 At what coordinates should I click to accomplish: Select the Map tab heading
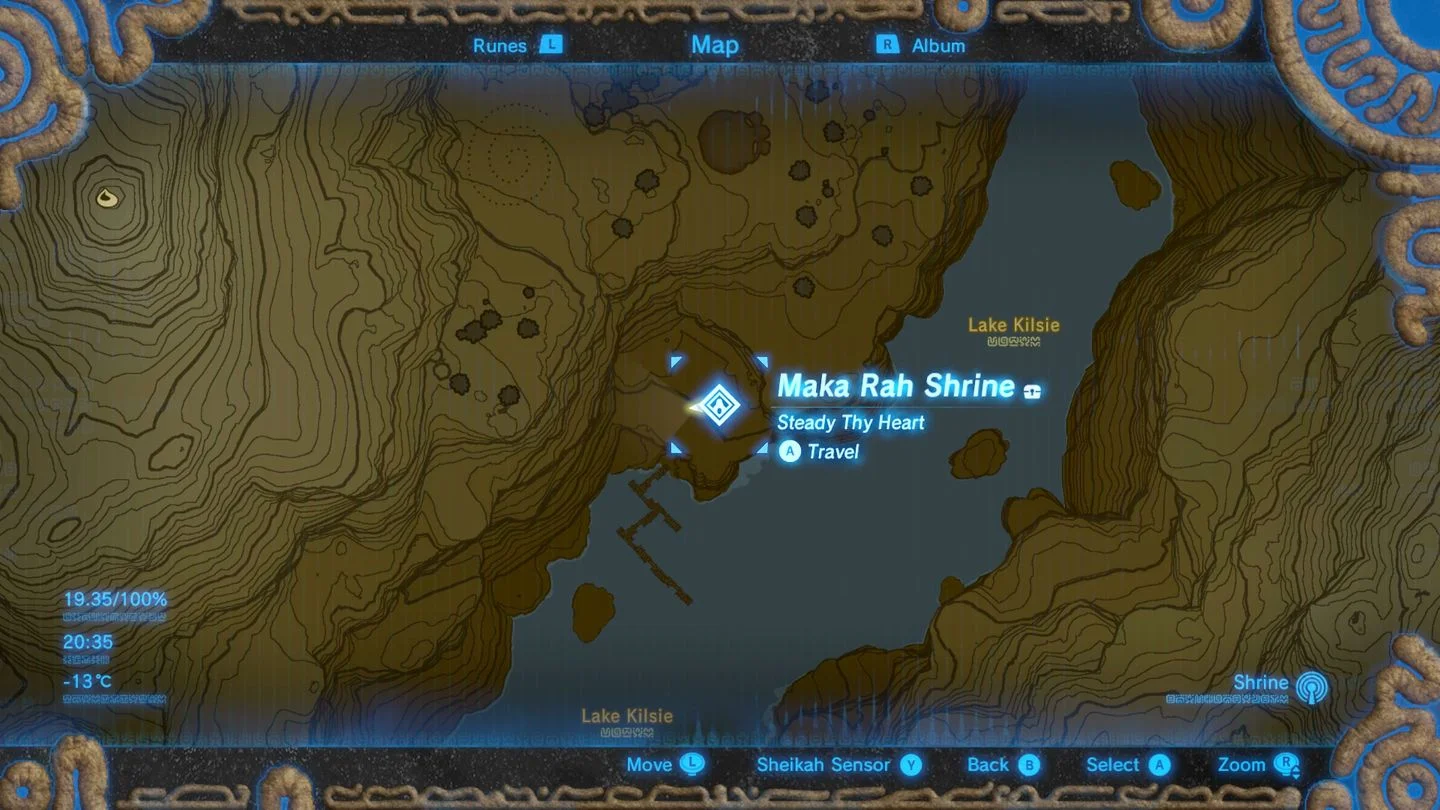pos(713,45)
